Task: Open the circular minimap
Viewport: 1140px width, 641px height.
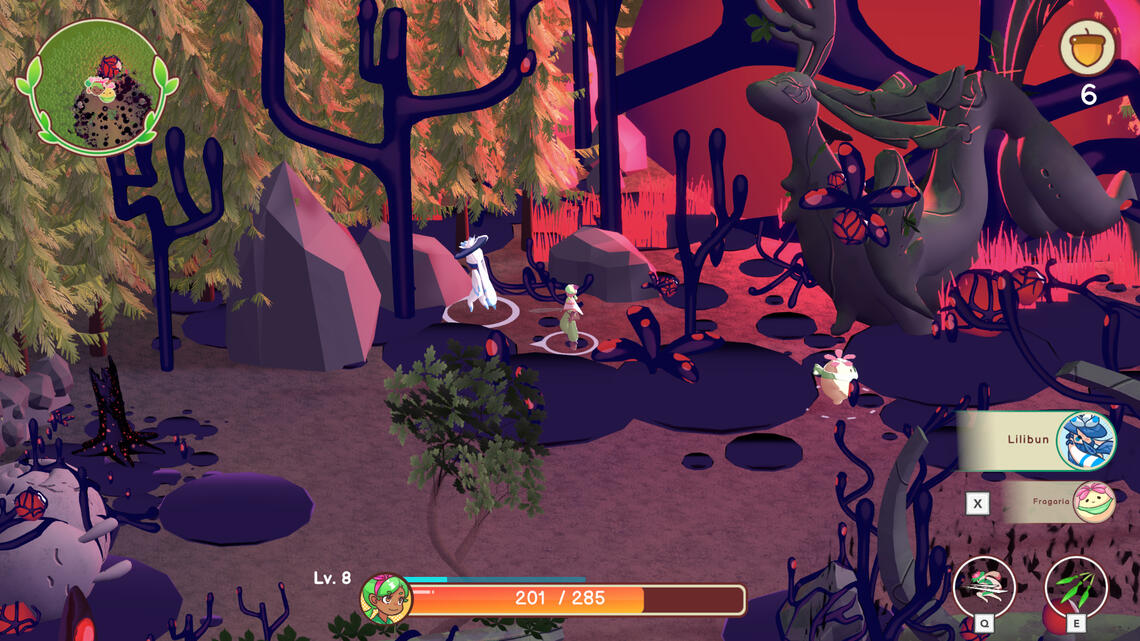Action: 97,87
